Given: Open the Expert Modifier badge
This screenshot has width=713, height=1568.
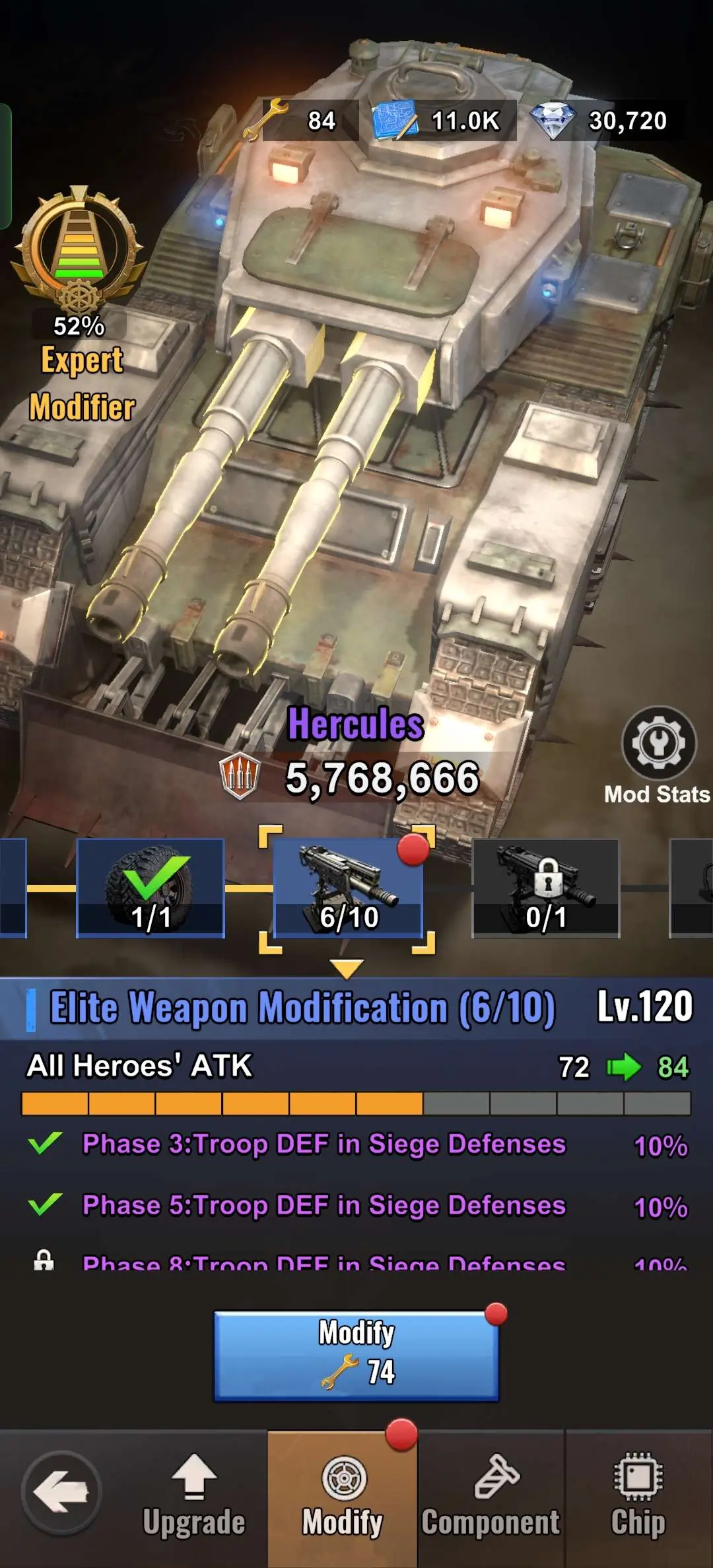Looking at the screenshot, I should coord(79,304).
